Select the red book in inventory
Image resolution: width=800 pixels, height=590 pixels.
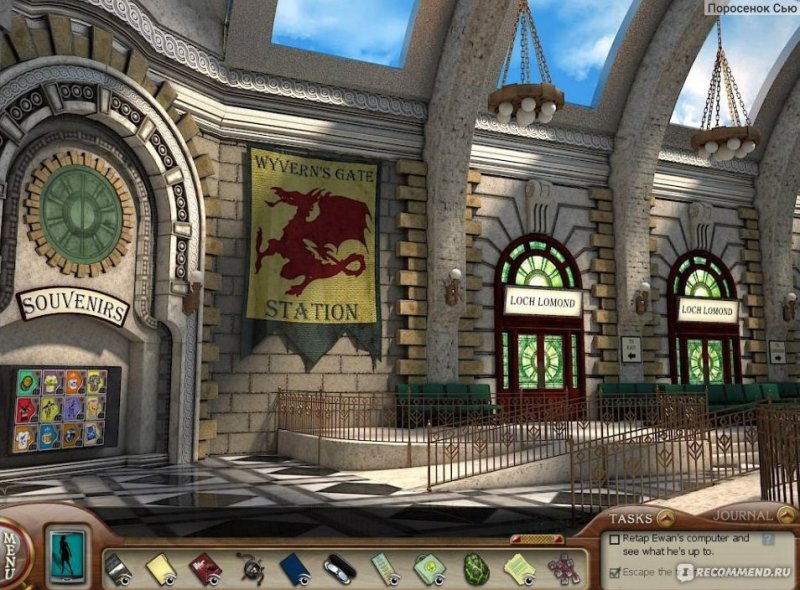[205, 567]
